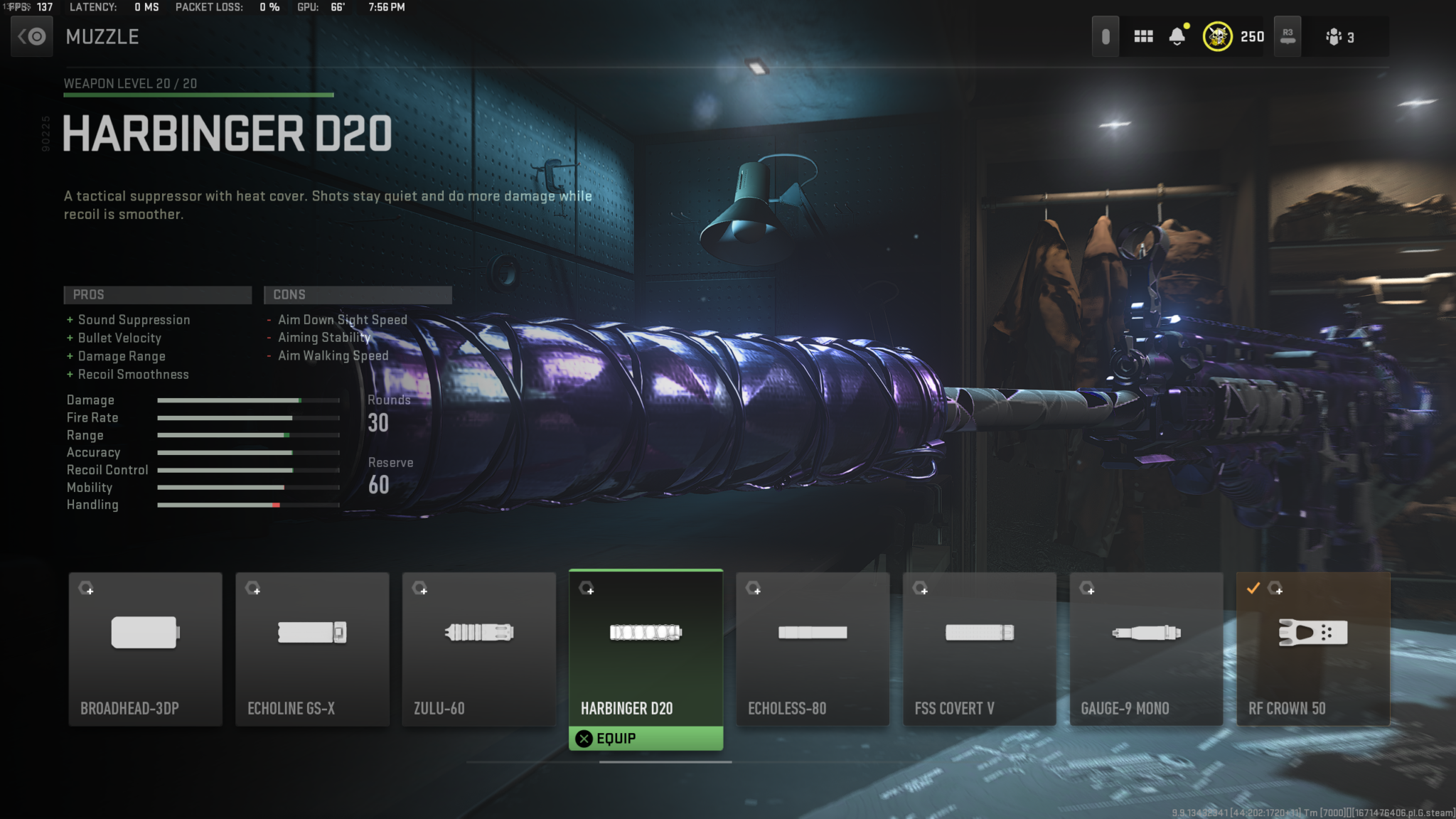Open the notifications bell icon
The image size is (1456, 819).
[1177, 36]
